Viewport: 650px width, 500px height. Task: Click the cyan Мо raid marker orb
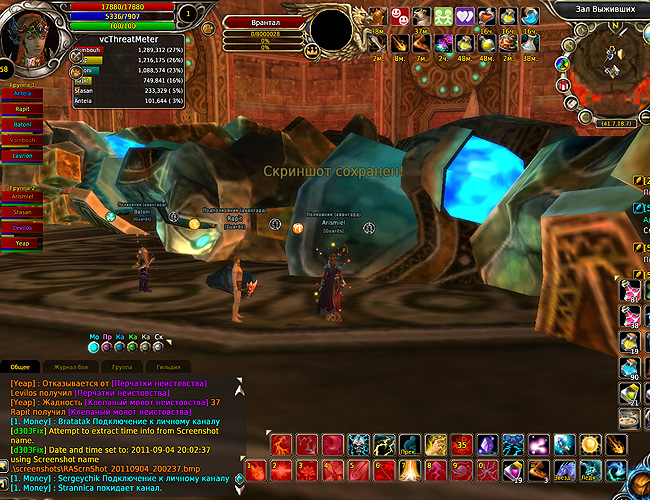tap(94, 347)
